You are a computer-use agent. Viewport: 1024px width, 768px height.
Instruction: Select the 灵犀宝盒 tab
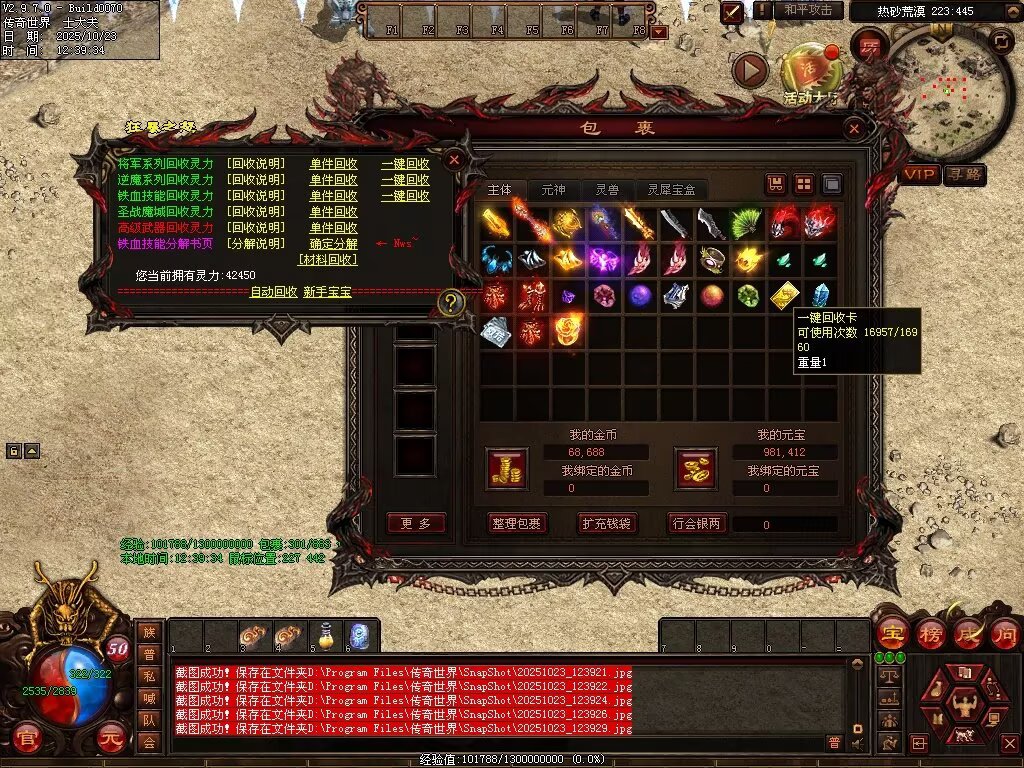pyautogui.click(x=671, y=190)
